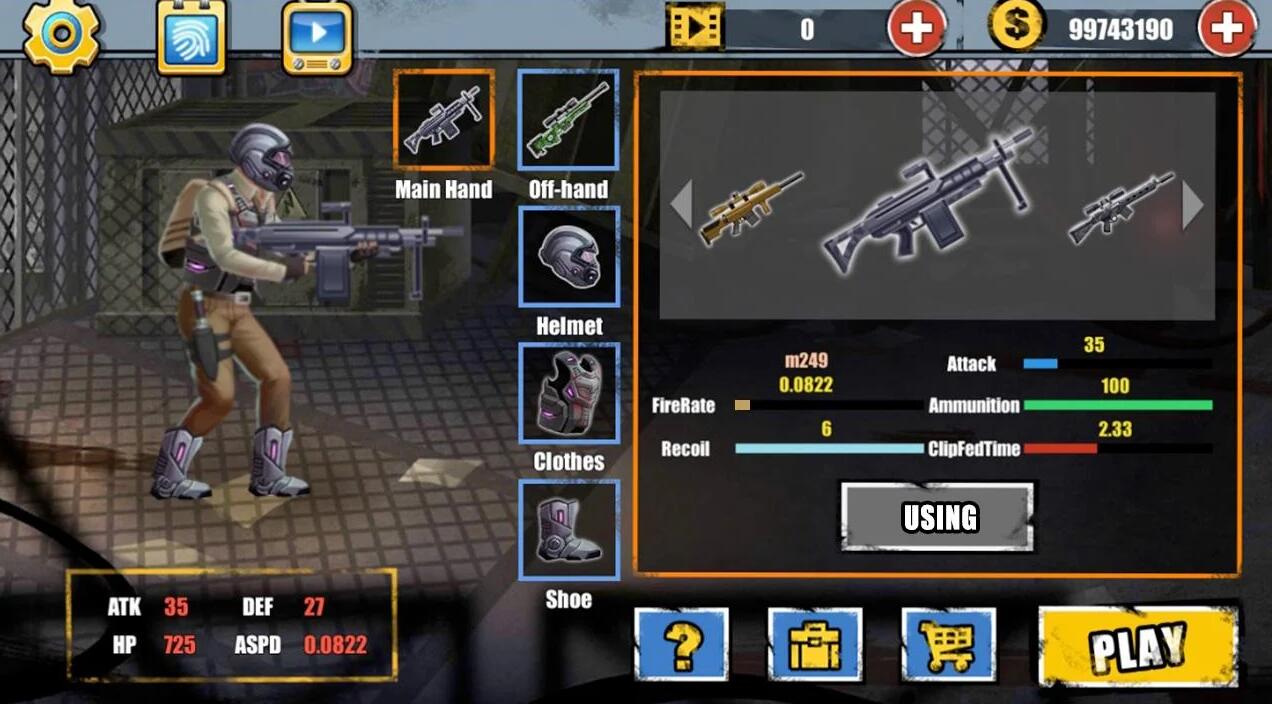Select the Off-hand sniper rifle slot
This screenshot has width=1272, height=704.
coord(568,119)
